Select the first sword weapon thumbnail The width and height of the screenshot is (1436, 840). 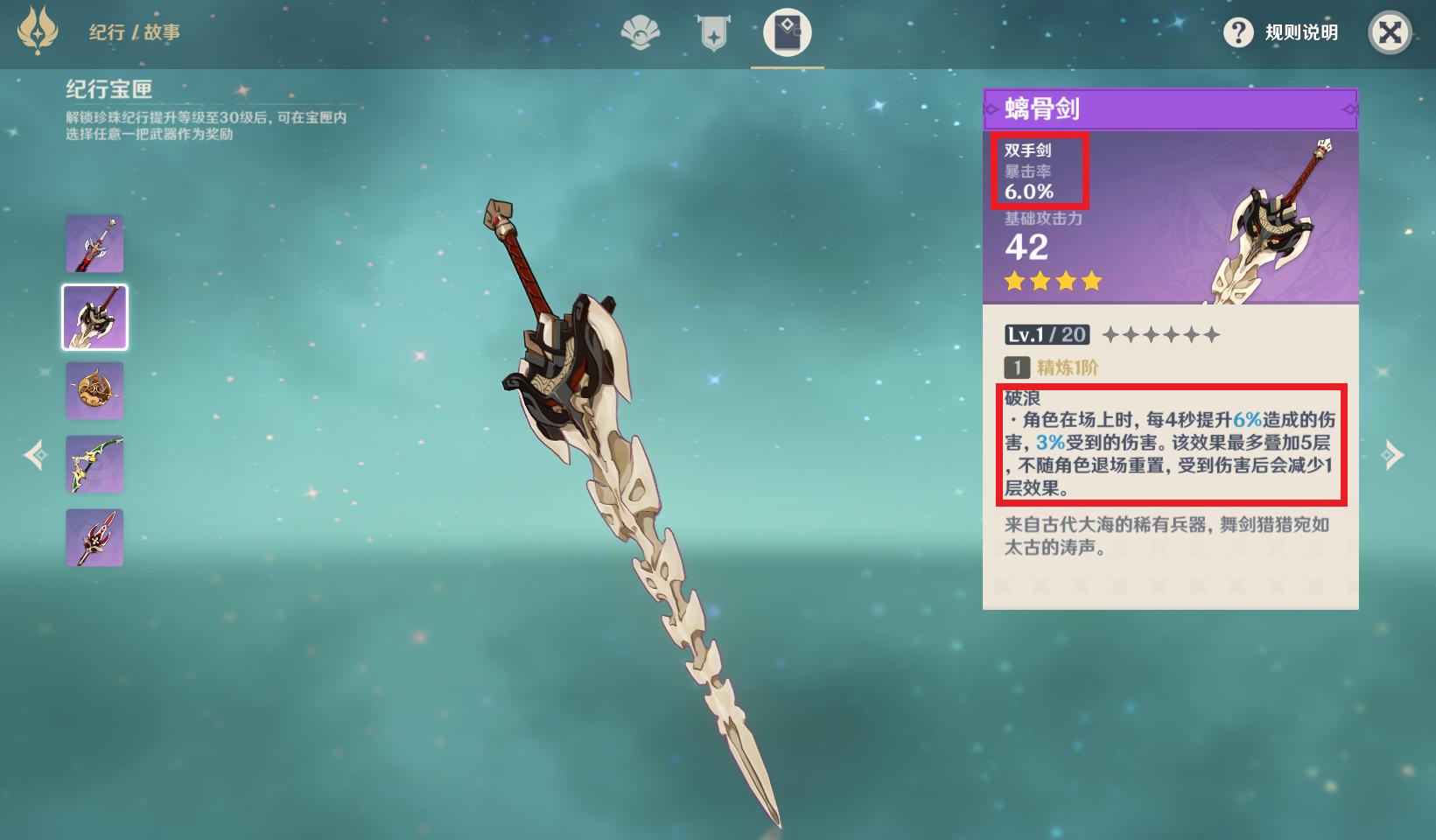click(95, 243)
